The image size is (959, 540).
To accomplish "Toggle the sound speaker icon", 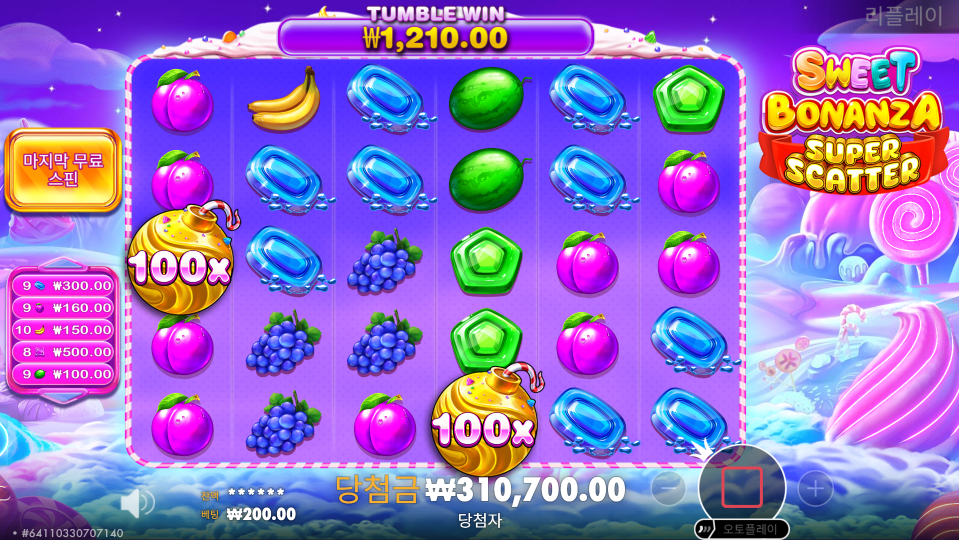I will (x=137, y=502).
